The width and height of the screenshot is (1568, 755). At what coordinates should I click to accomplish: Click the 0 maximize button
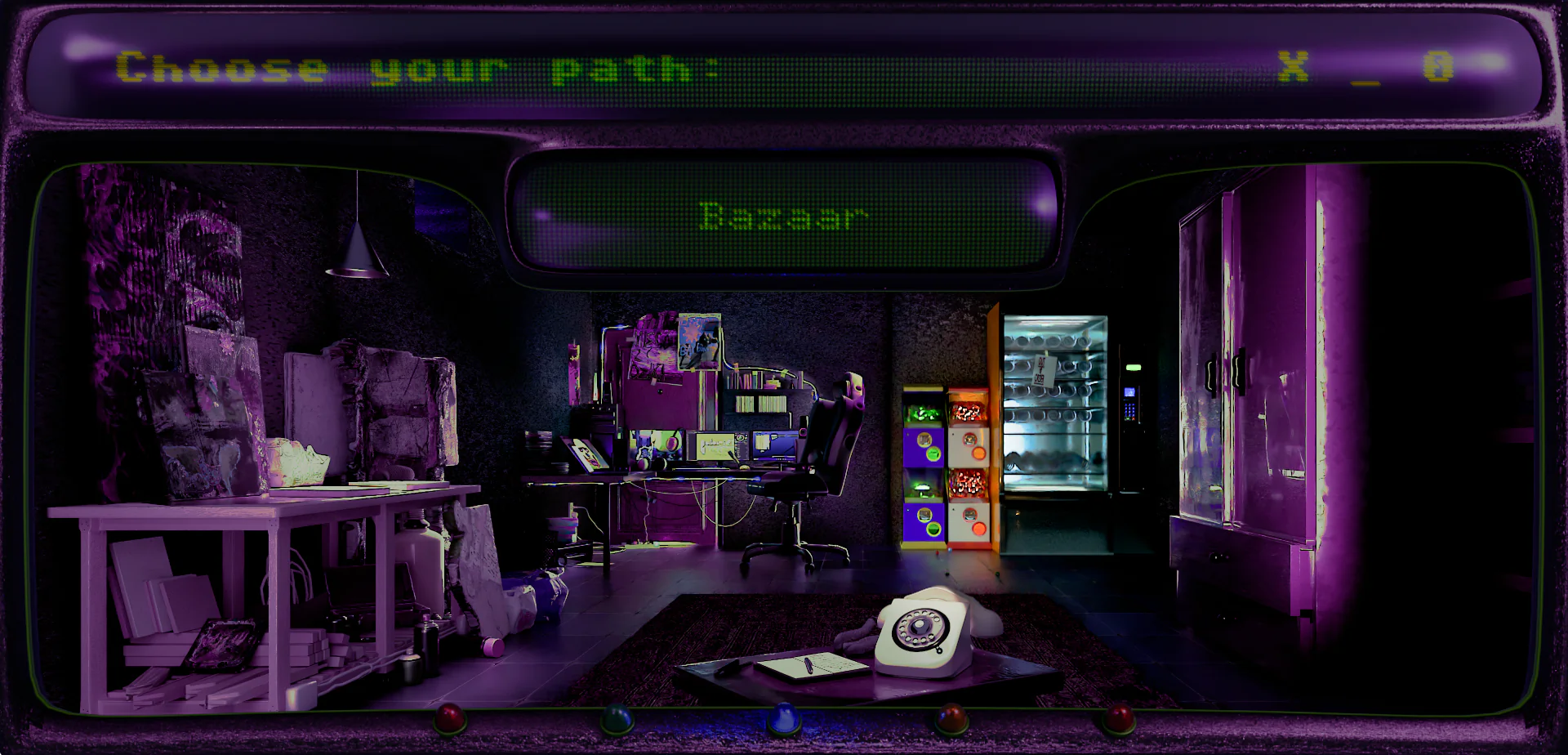point(1438,66)
